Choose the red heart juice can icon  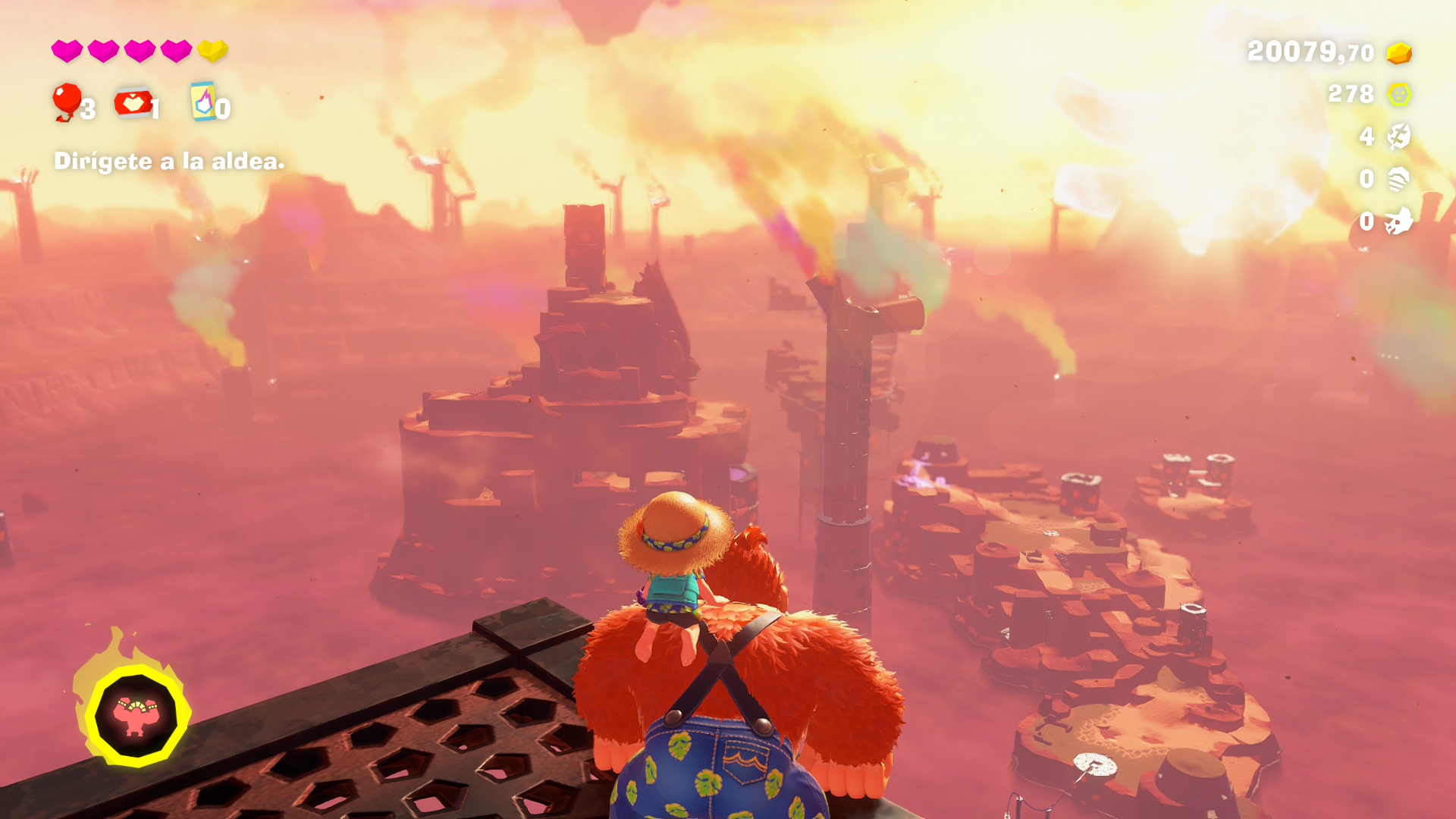(133, 102)
